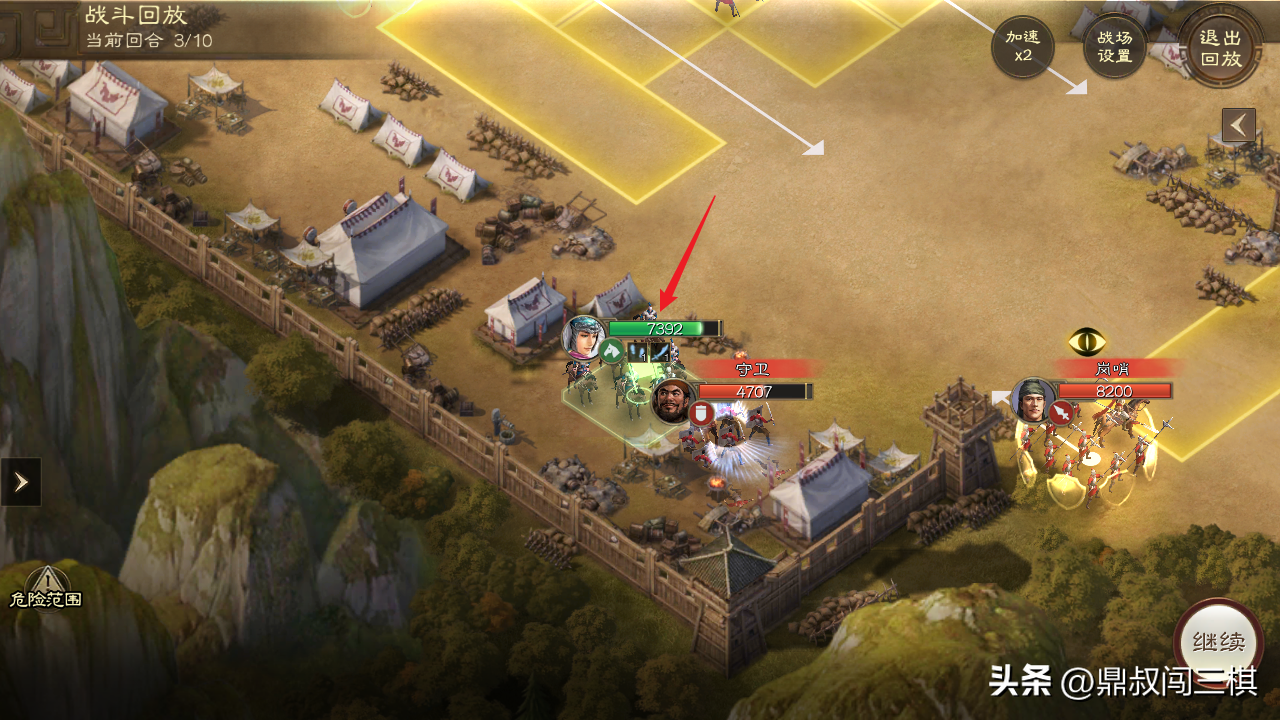The image size is (1280, 720).
Task: Expand the left side panel arrow
Action: click(x=20, y=482)
